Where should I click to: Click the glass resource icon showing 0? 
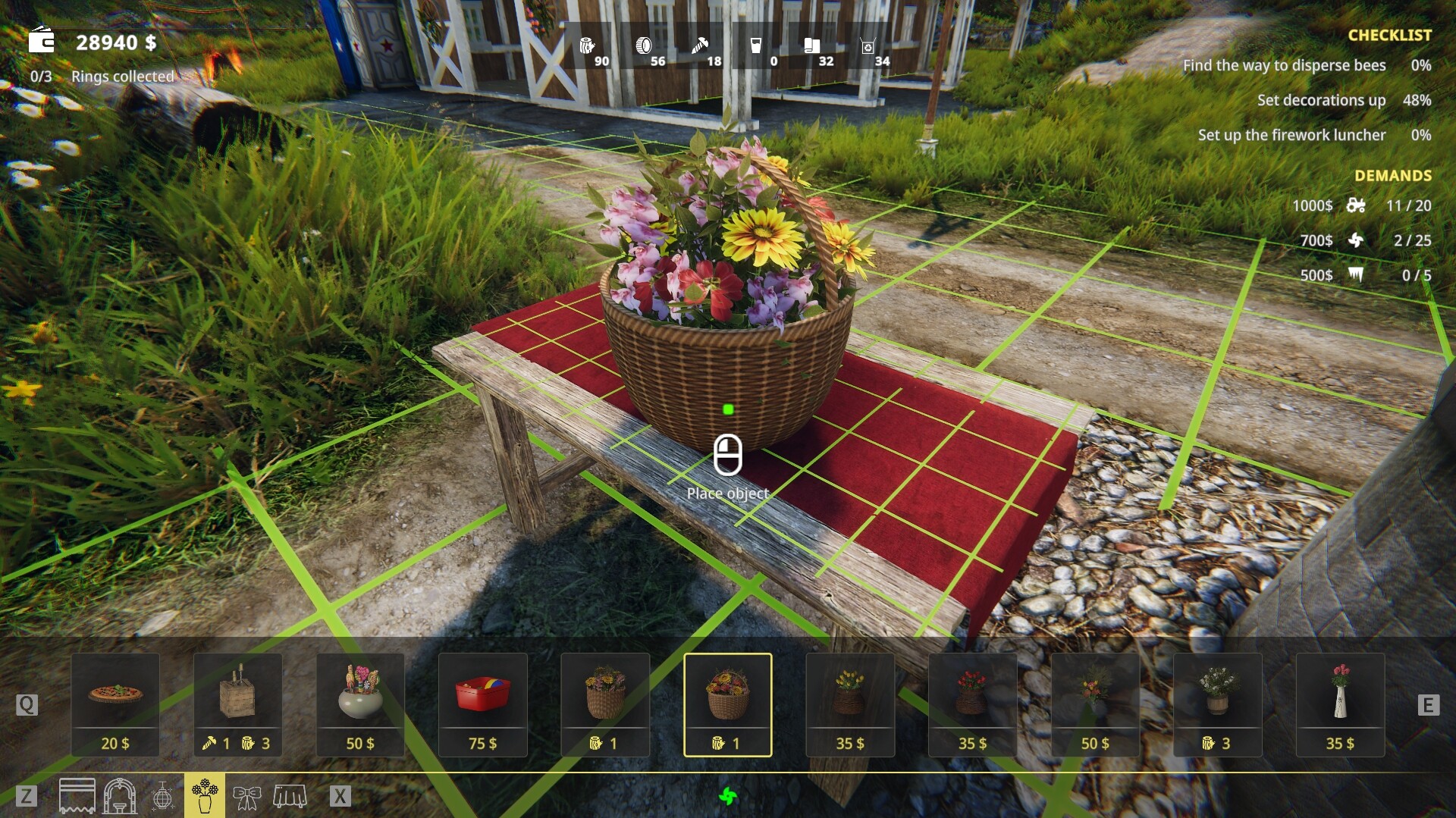click(757, 47)
